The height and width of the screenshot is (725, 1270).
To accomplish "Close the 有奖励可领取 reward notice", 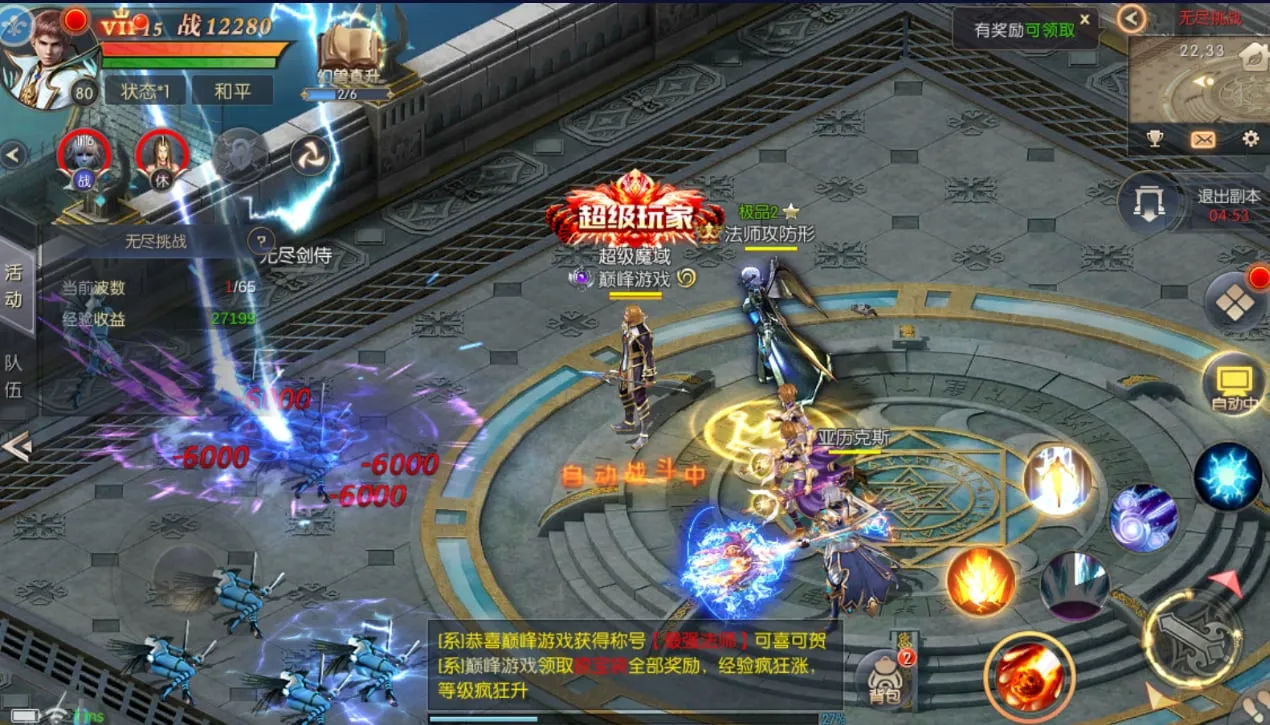I will pyautogui.click(x=1084, y=19).
